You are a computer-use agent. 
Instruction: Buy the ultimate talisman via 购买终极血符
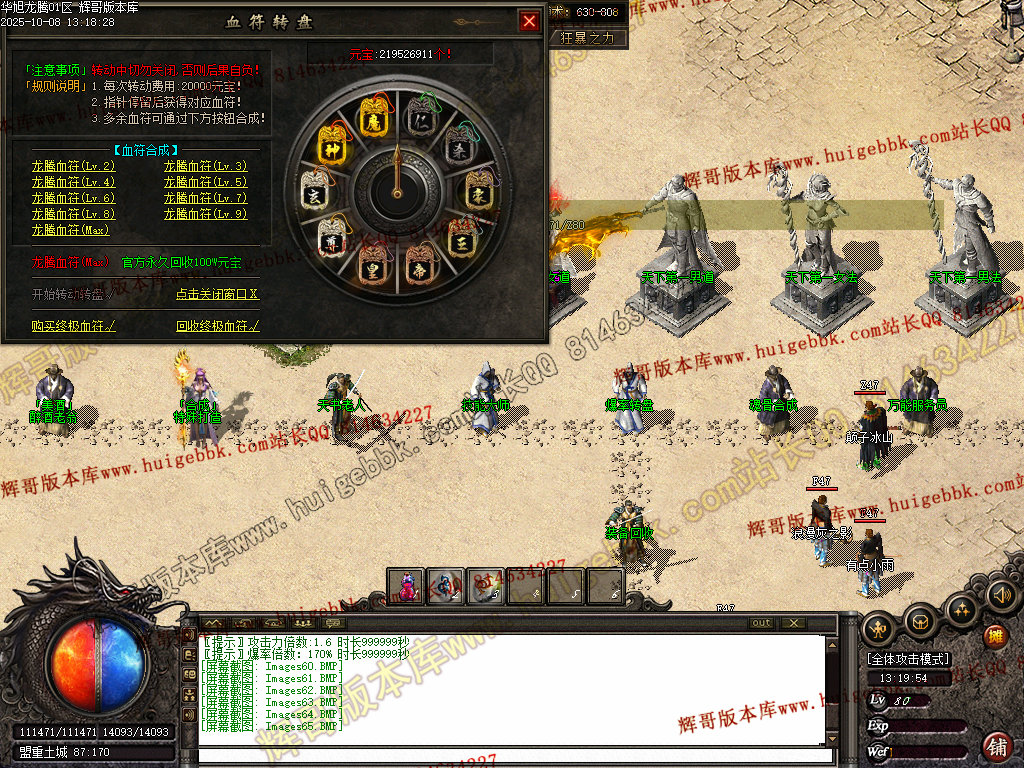pos(73,326)
